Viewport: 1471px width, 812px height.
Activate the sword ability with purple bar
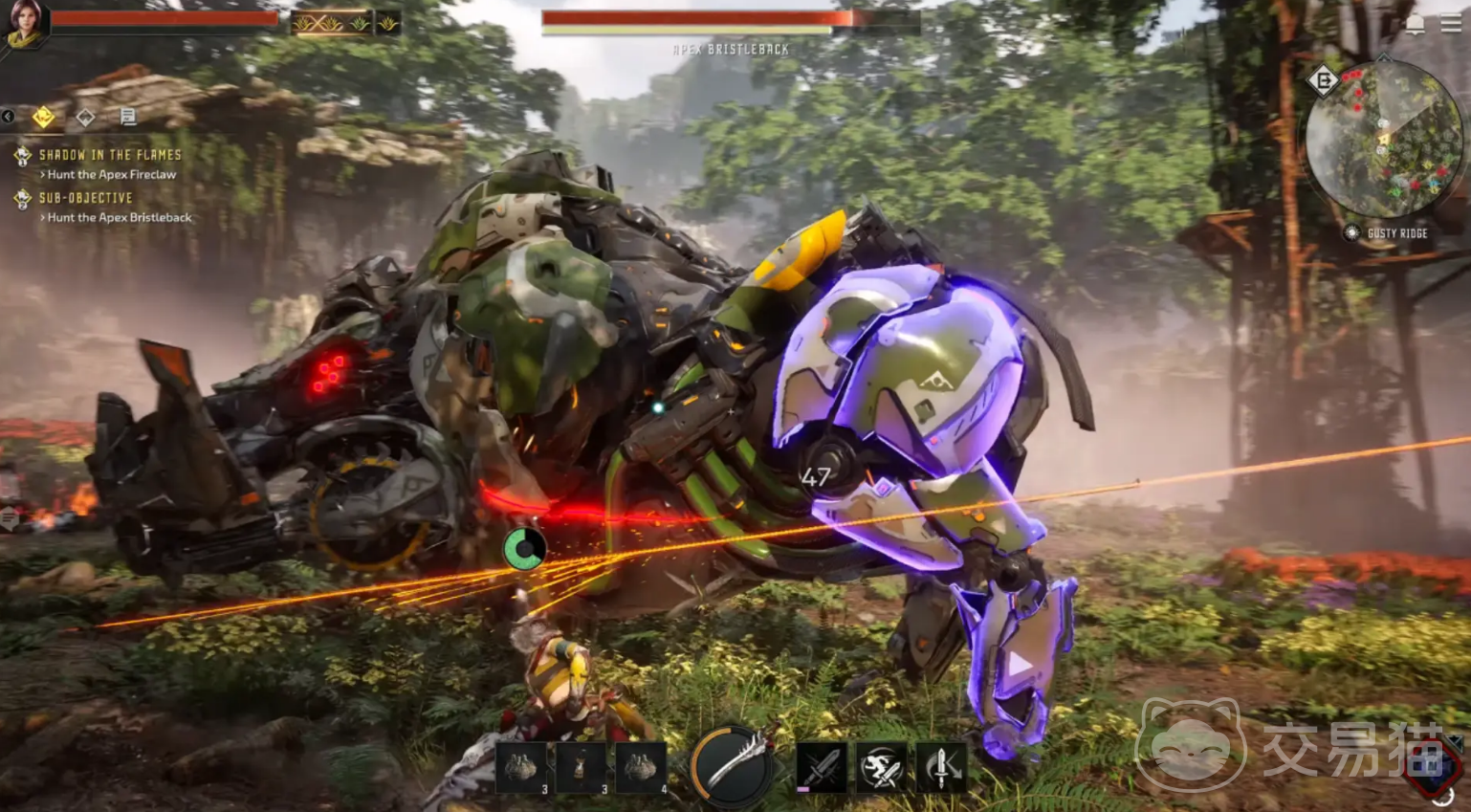pyautogui.click(x=822, y=766)
